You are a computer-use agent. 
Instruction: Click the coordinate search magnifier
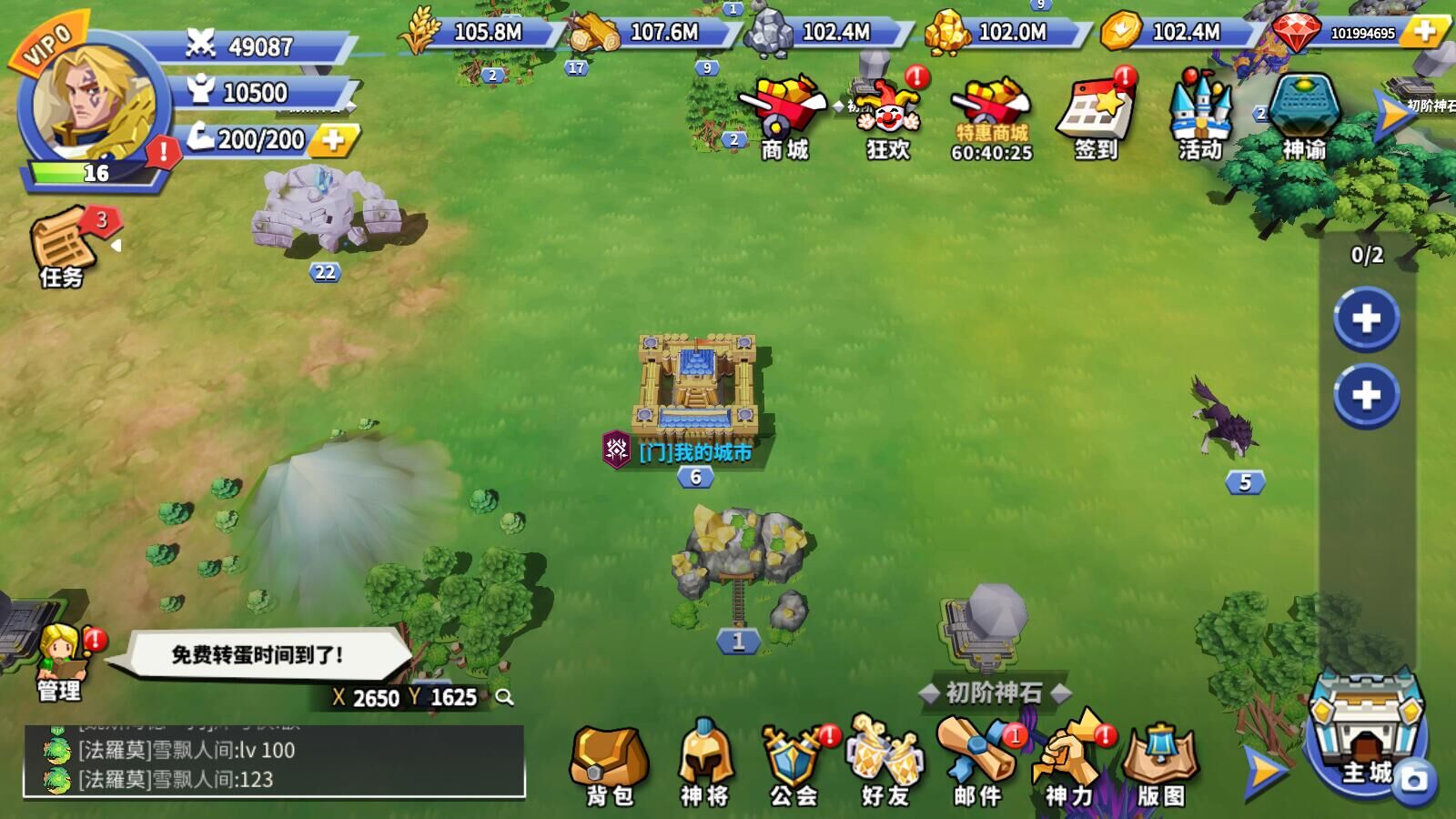(x=504, y=698)
